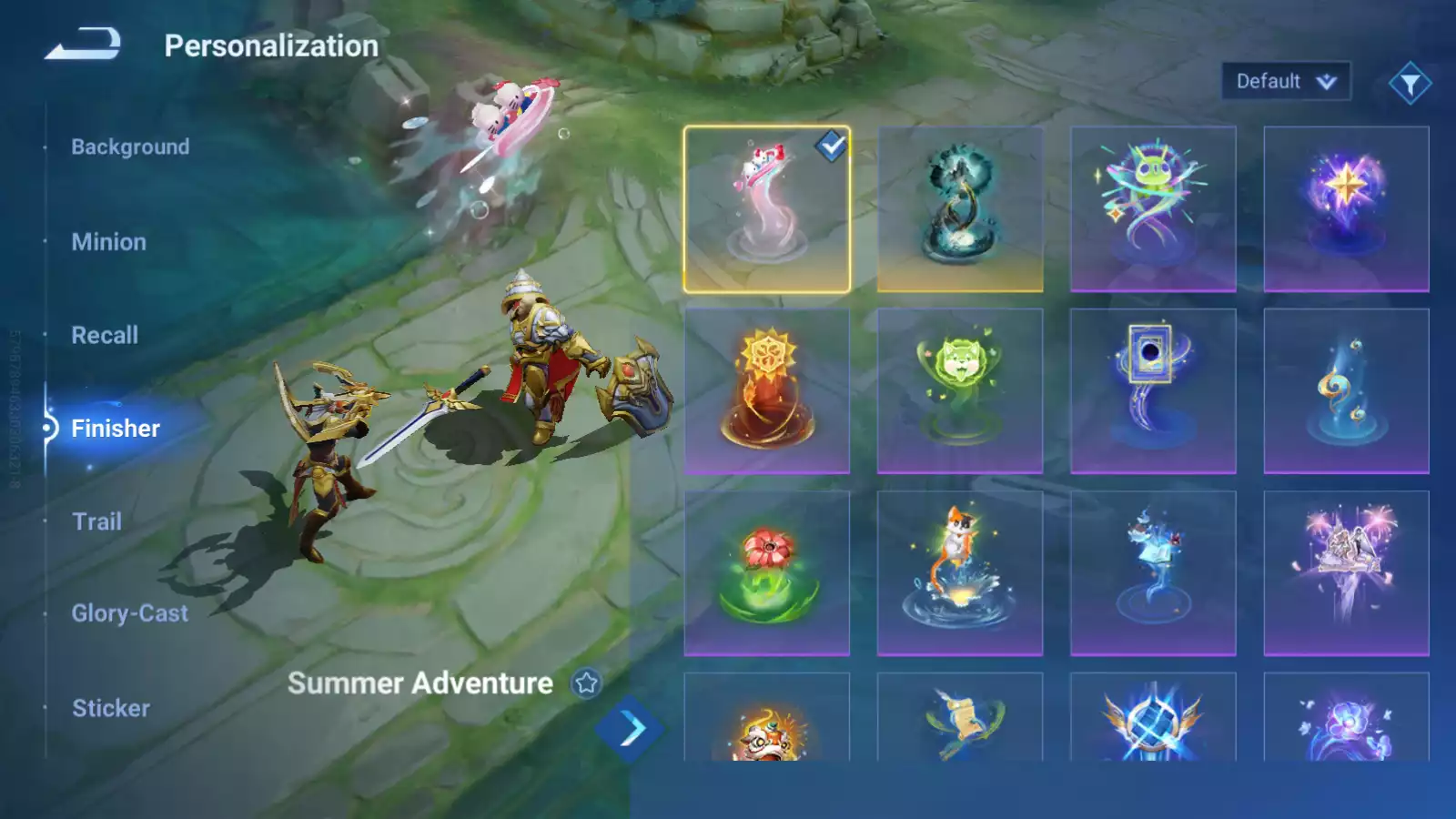1456x819 pixels.
Task: Select the Recall category
Action: pyautogui.click(x=105, y=335)
